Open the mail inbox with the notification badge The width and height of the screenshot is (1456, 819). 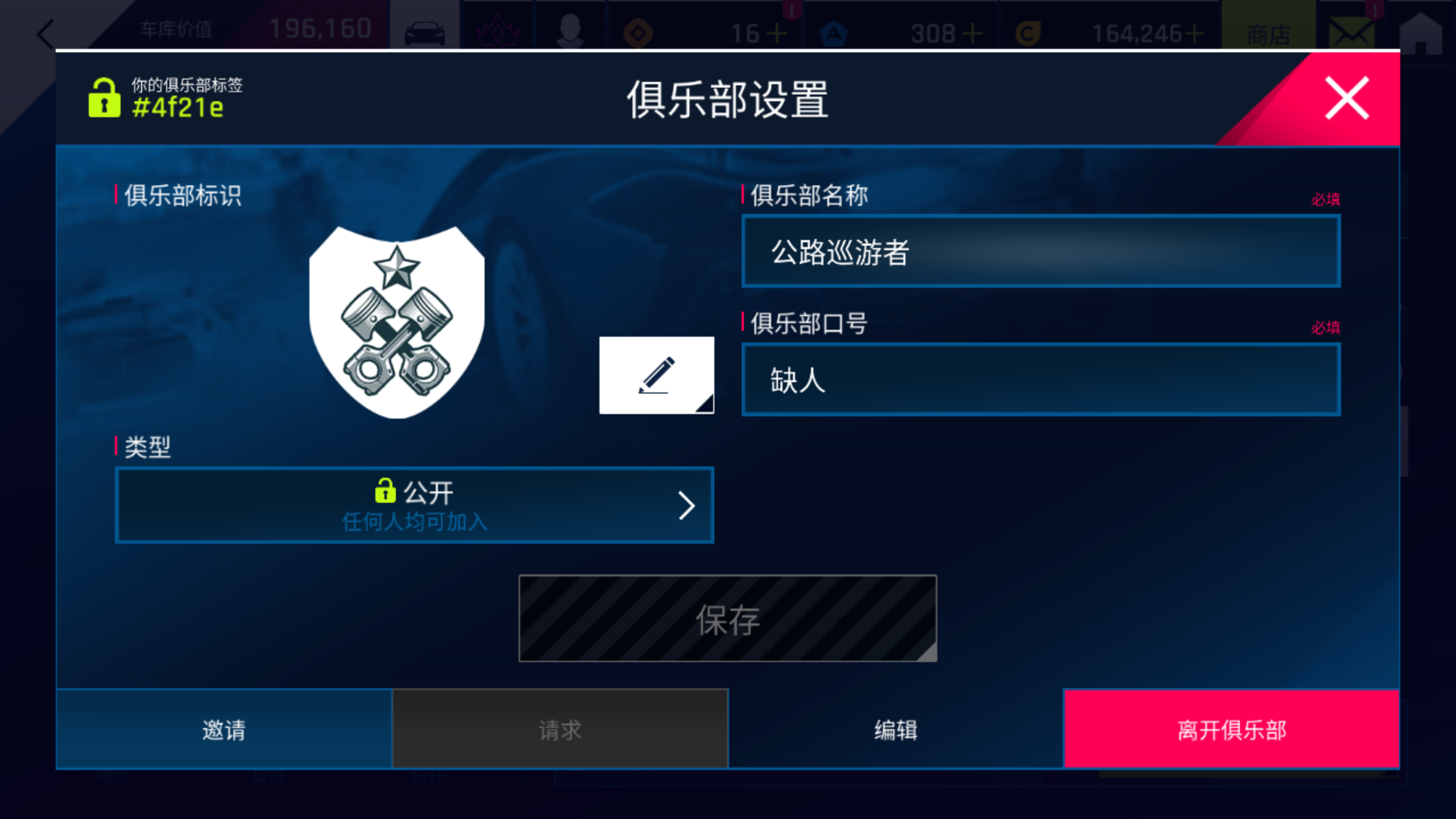[1353, 32]
